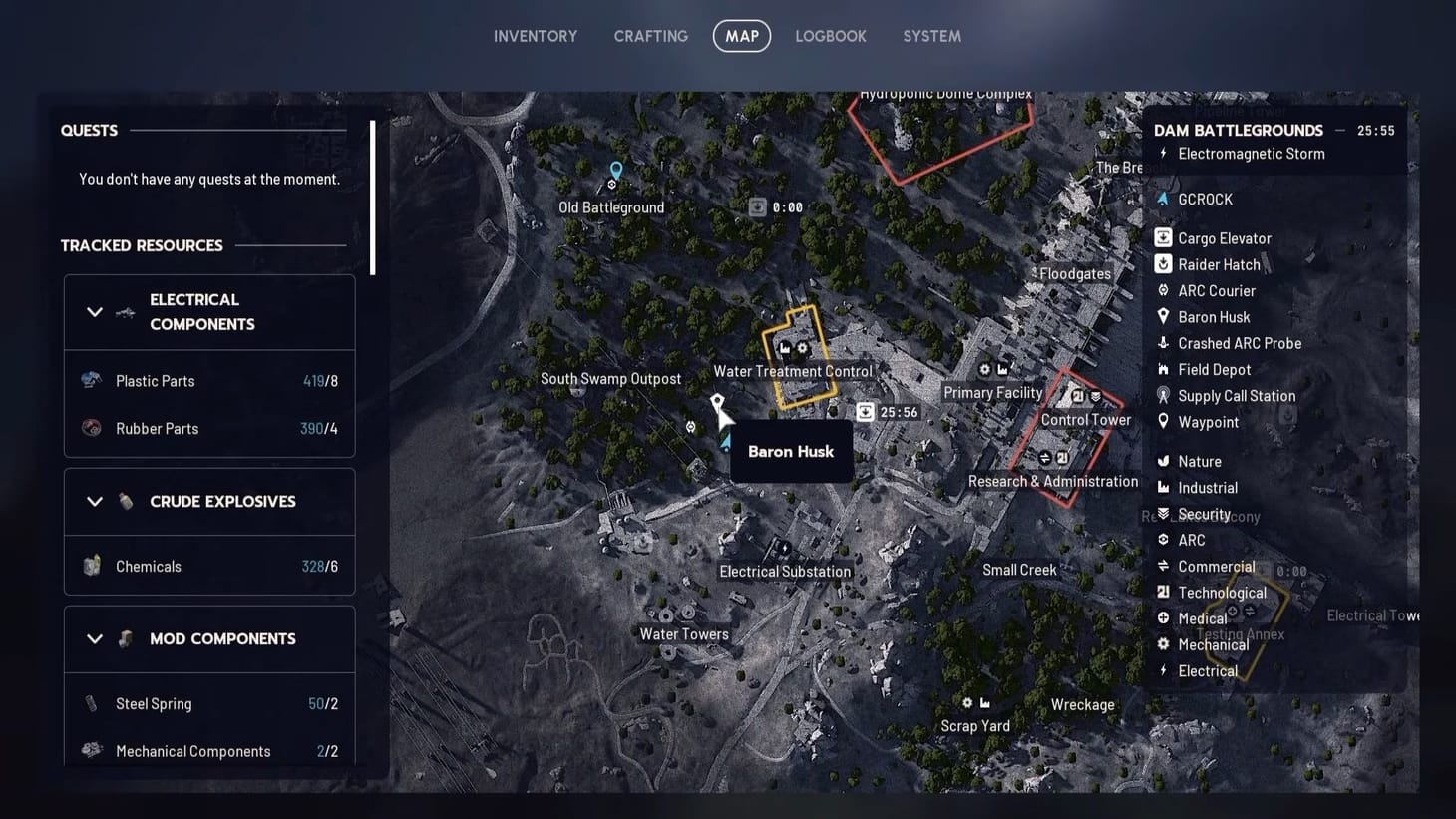
Task: Collapse the Mod Components section
Action: pyautogui.click(x=95, y=638)
